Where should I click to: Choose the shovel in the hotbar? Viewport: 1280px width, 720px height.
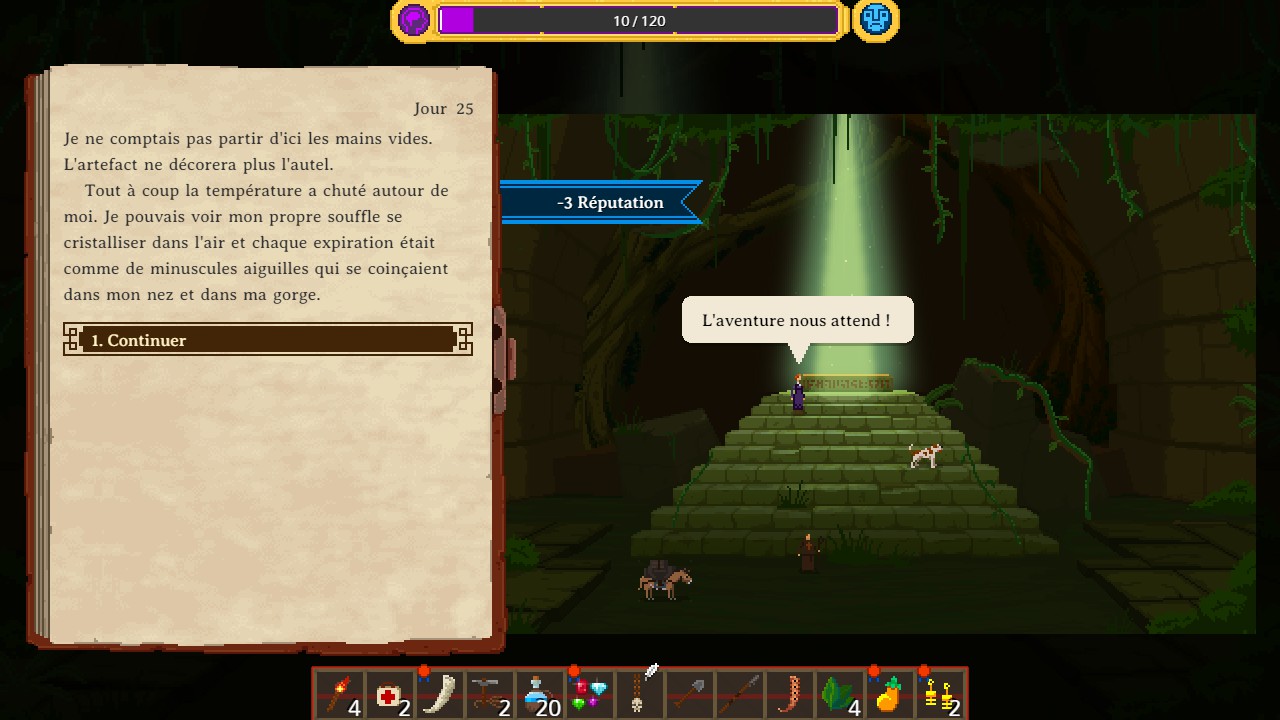[x=690, y=694]
